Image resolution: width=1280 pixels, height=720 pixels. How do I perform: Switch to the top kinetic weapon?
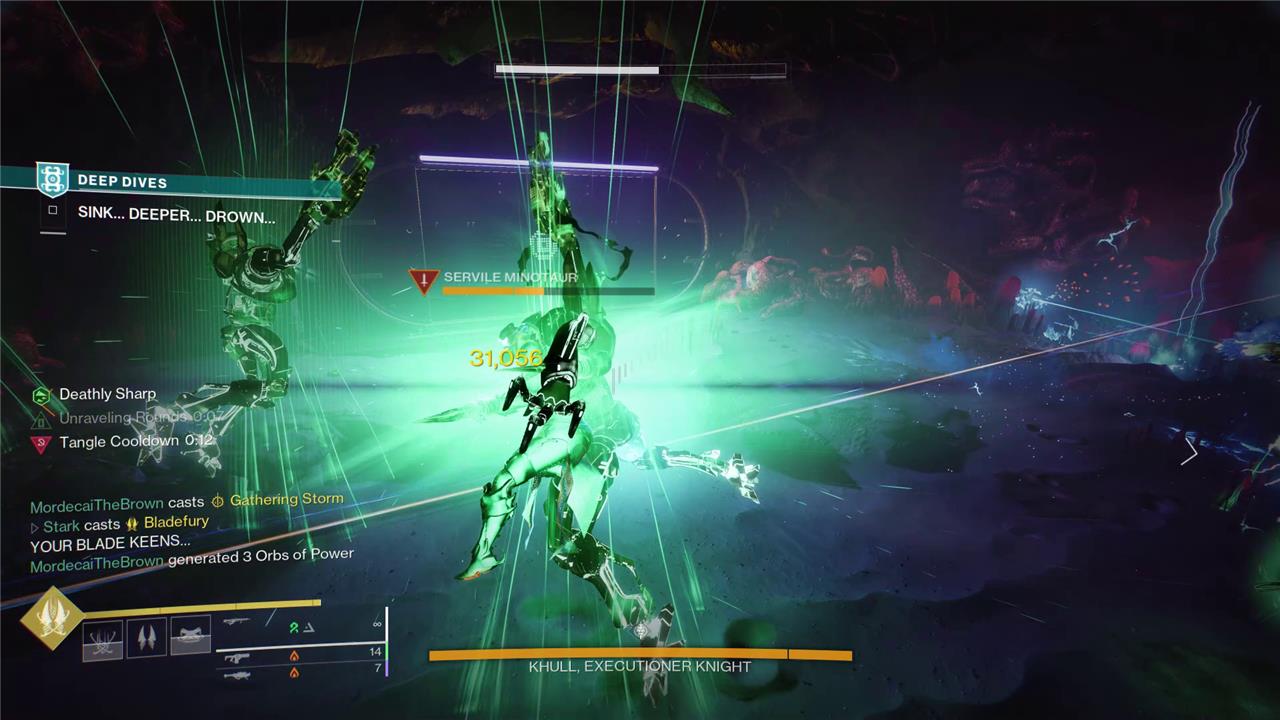[237, 623]
